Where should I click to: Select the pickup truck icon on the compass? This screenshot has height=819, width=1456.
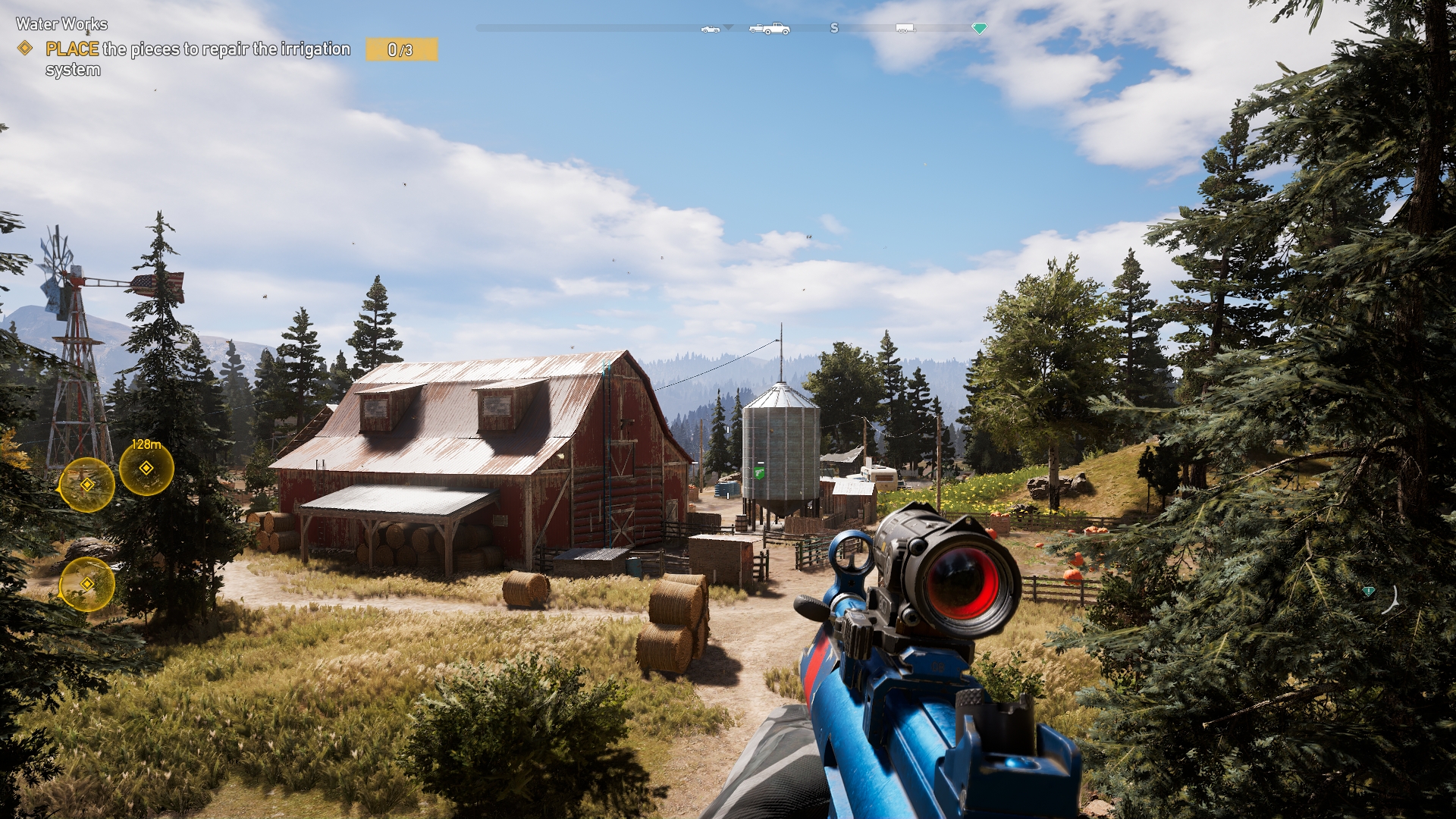click(x=769, y=29)
